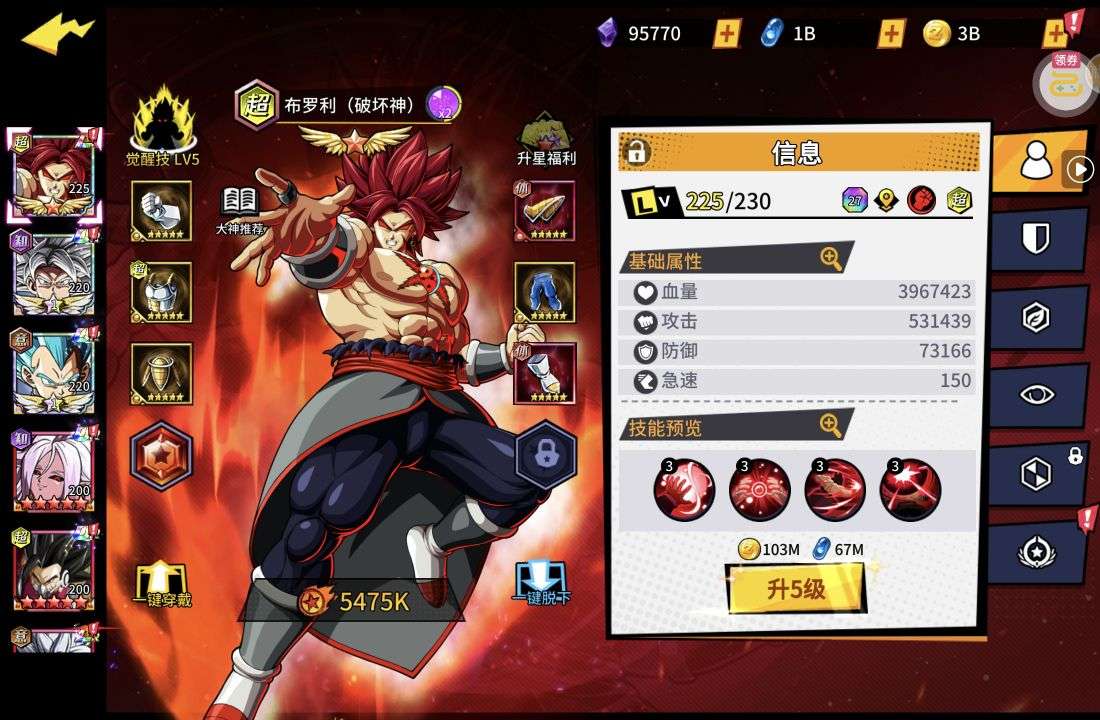The image size is (1100, 720).
Task: Switch to the eye tab
Action: [x=1036, y=395]
